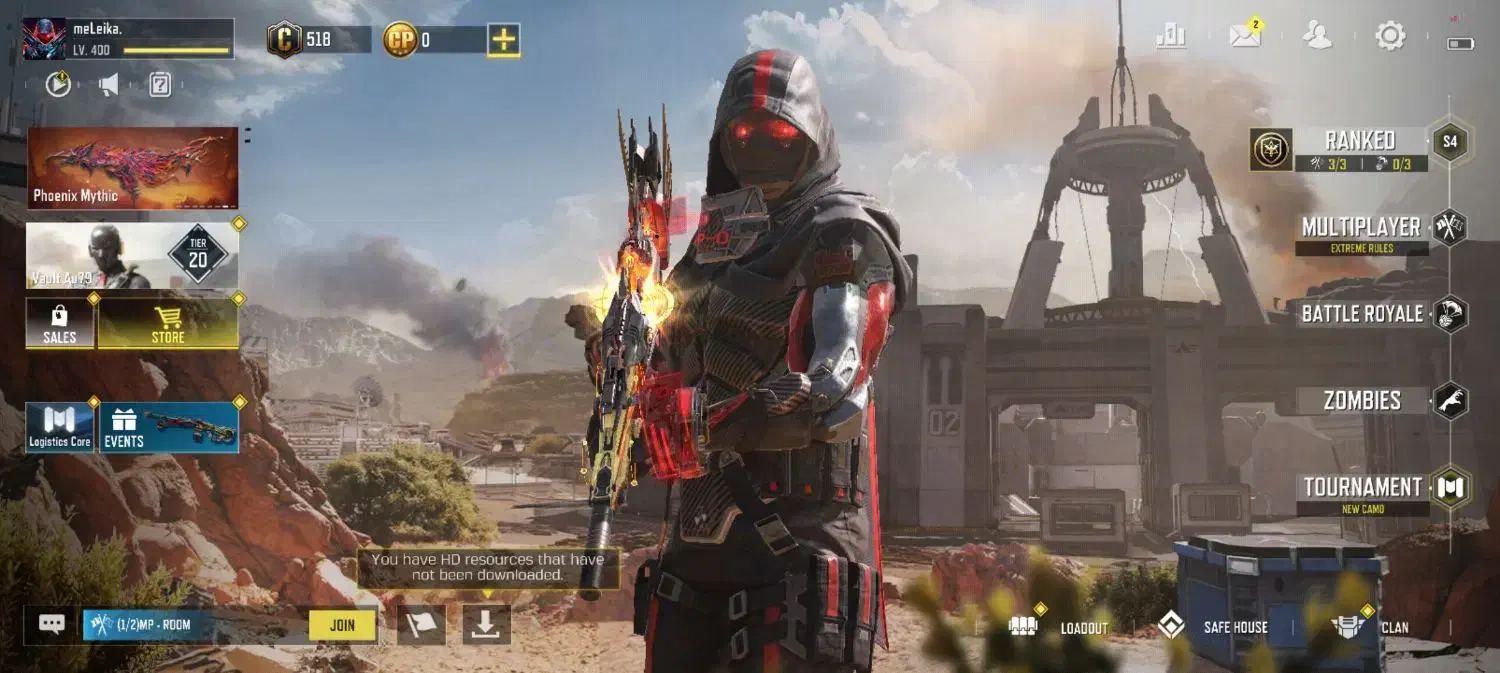Show the Events page
This screenshot has height=673, width=1500.
pos(168,428)
